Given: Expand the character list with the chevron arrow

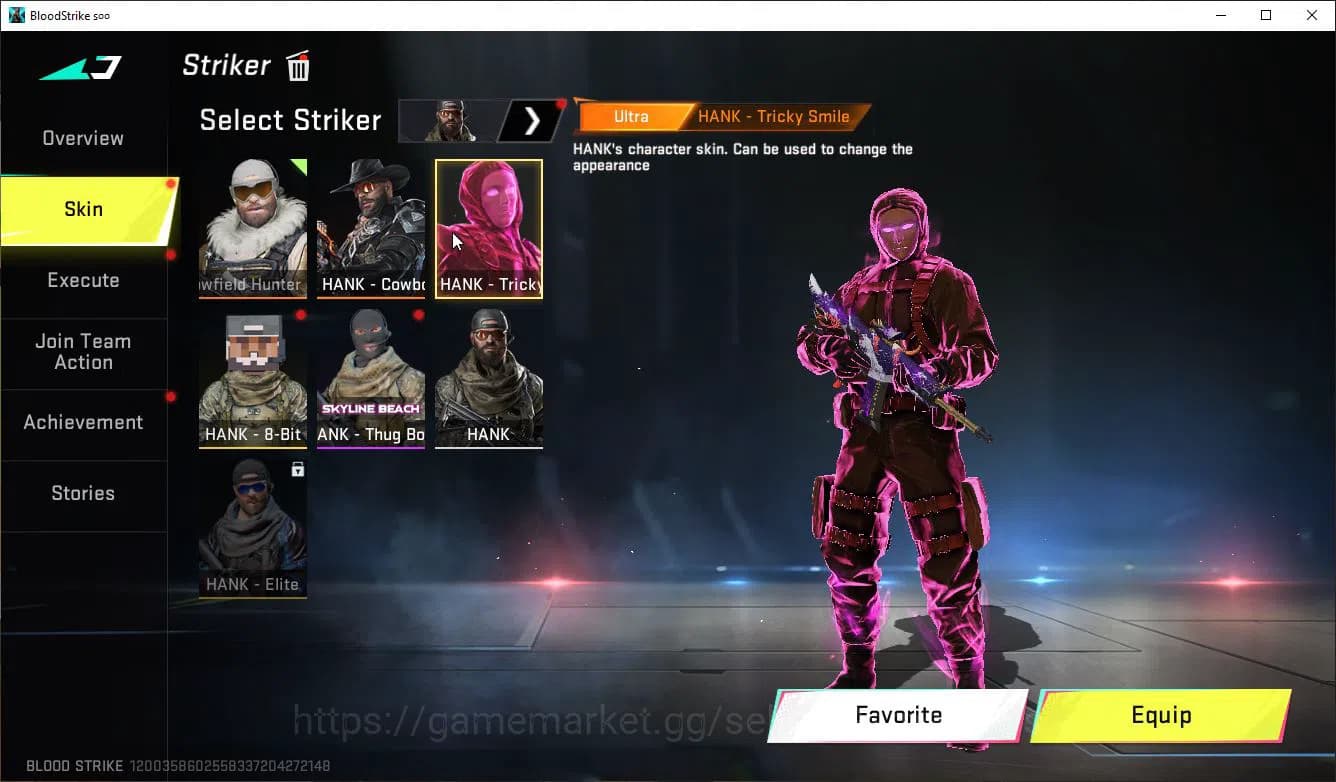Looking at the screenshot, I should 531,120.
